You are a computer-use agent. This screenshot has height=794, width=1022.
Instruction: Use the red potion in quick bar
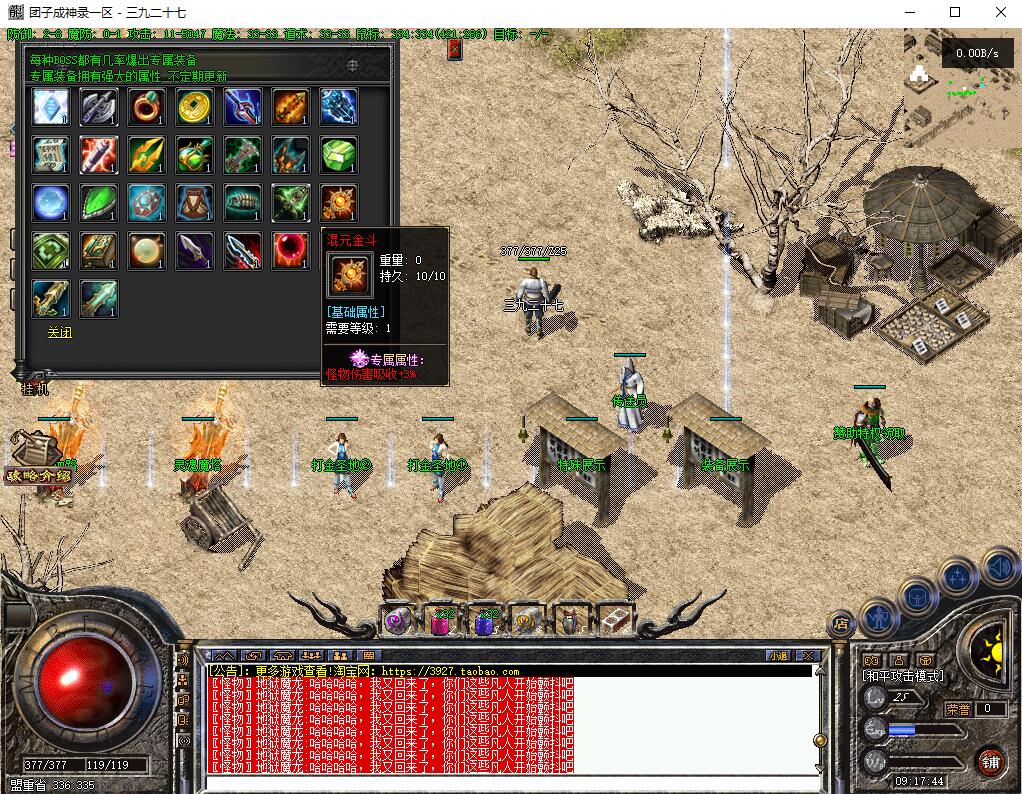[441, 621]
